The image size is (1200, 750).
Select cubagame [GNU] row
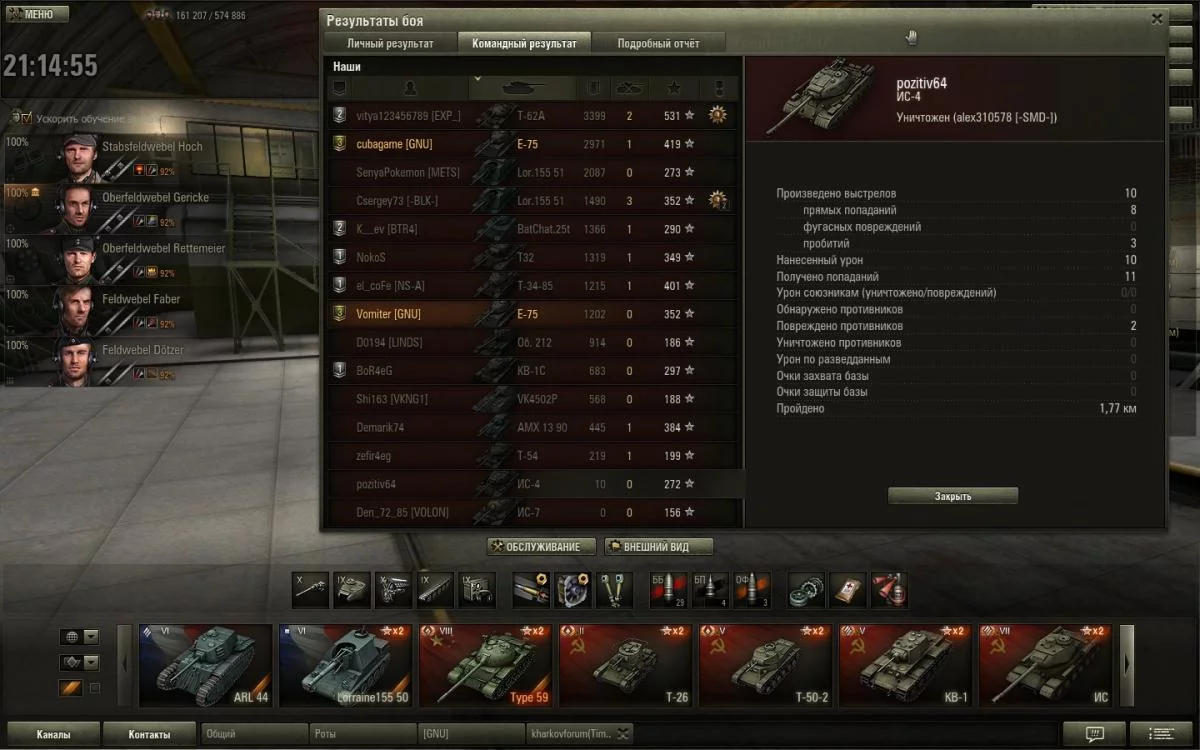click(394, 144)
